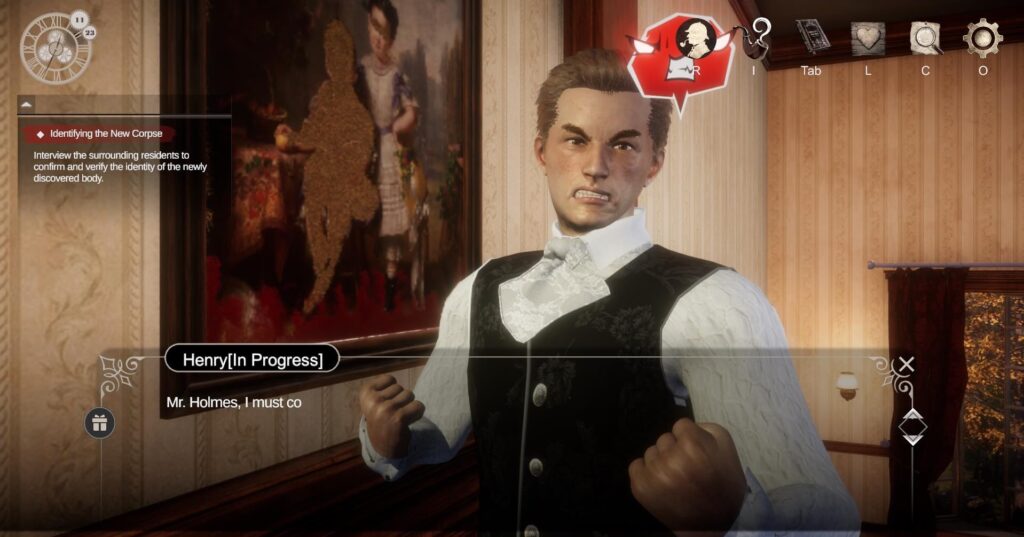Click the pipe and question mark icon
The image size is (1024, 537).
(x=759, y=39)
